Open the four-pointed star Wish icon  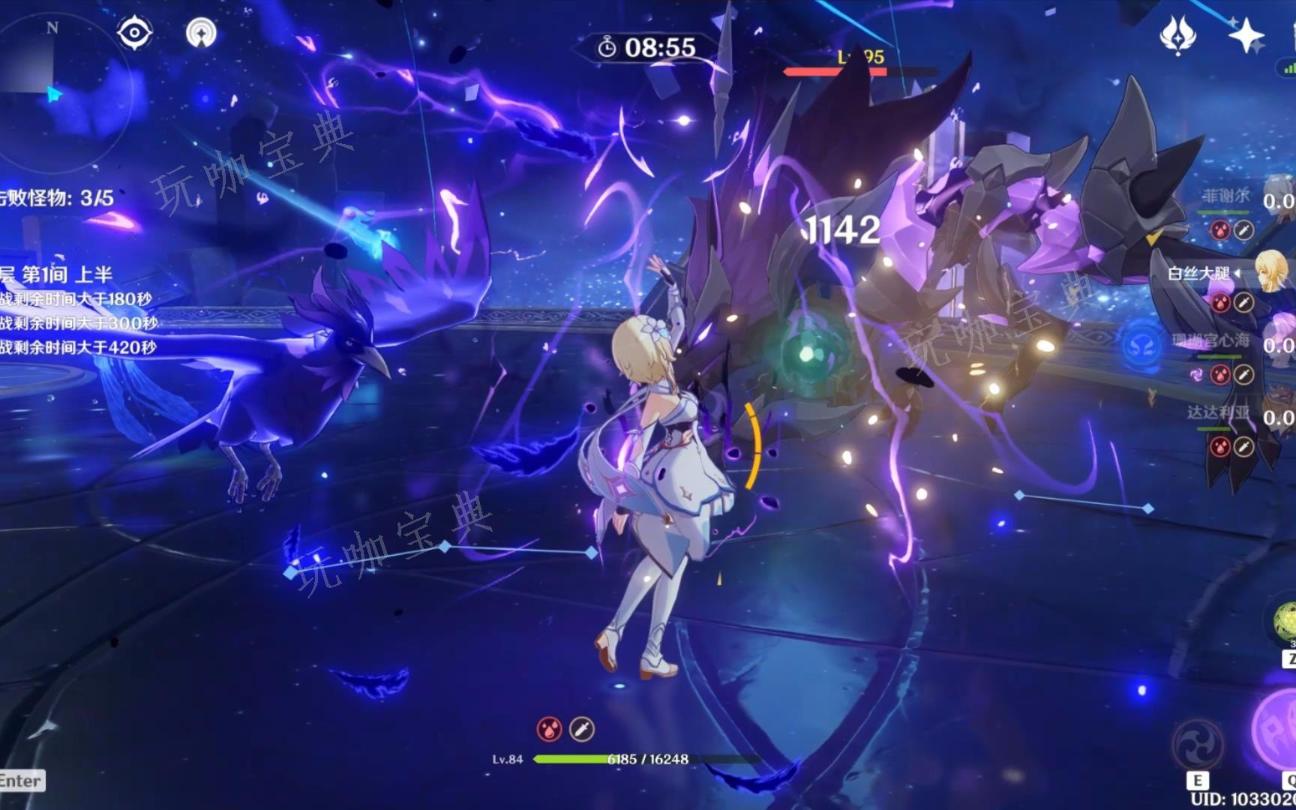(1246, 36)
